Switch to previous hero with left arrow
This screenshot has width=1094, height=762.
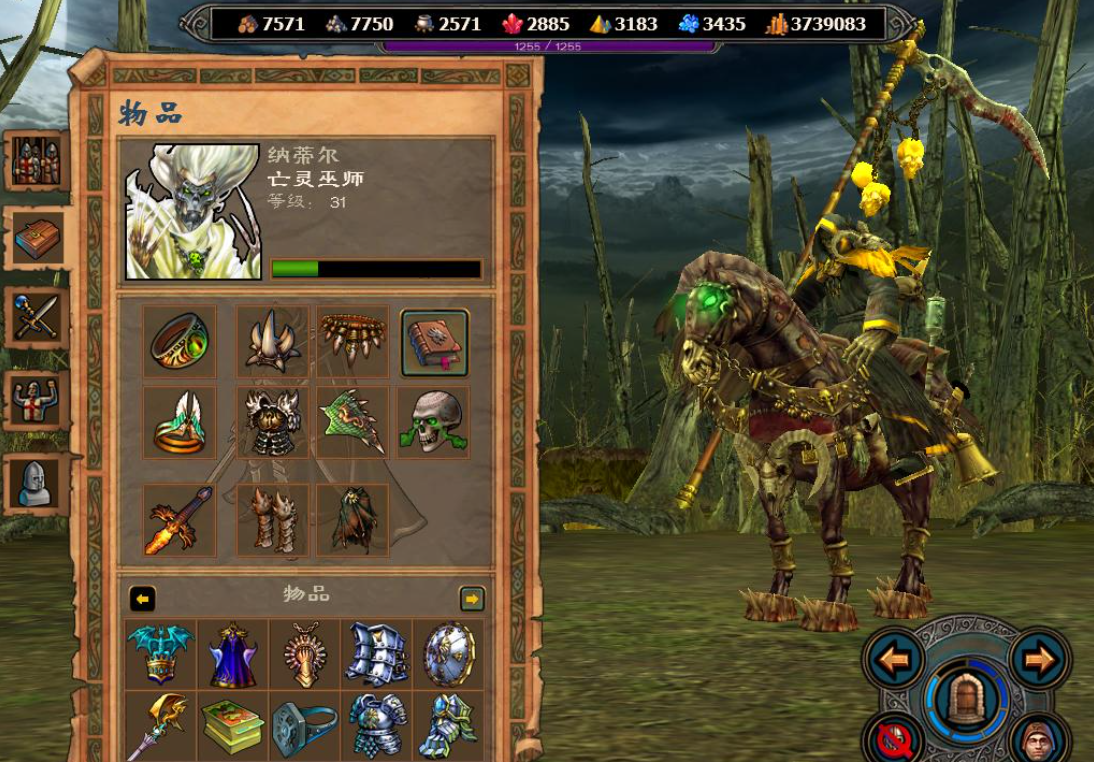coord(895,661)
